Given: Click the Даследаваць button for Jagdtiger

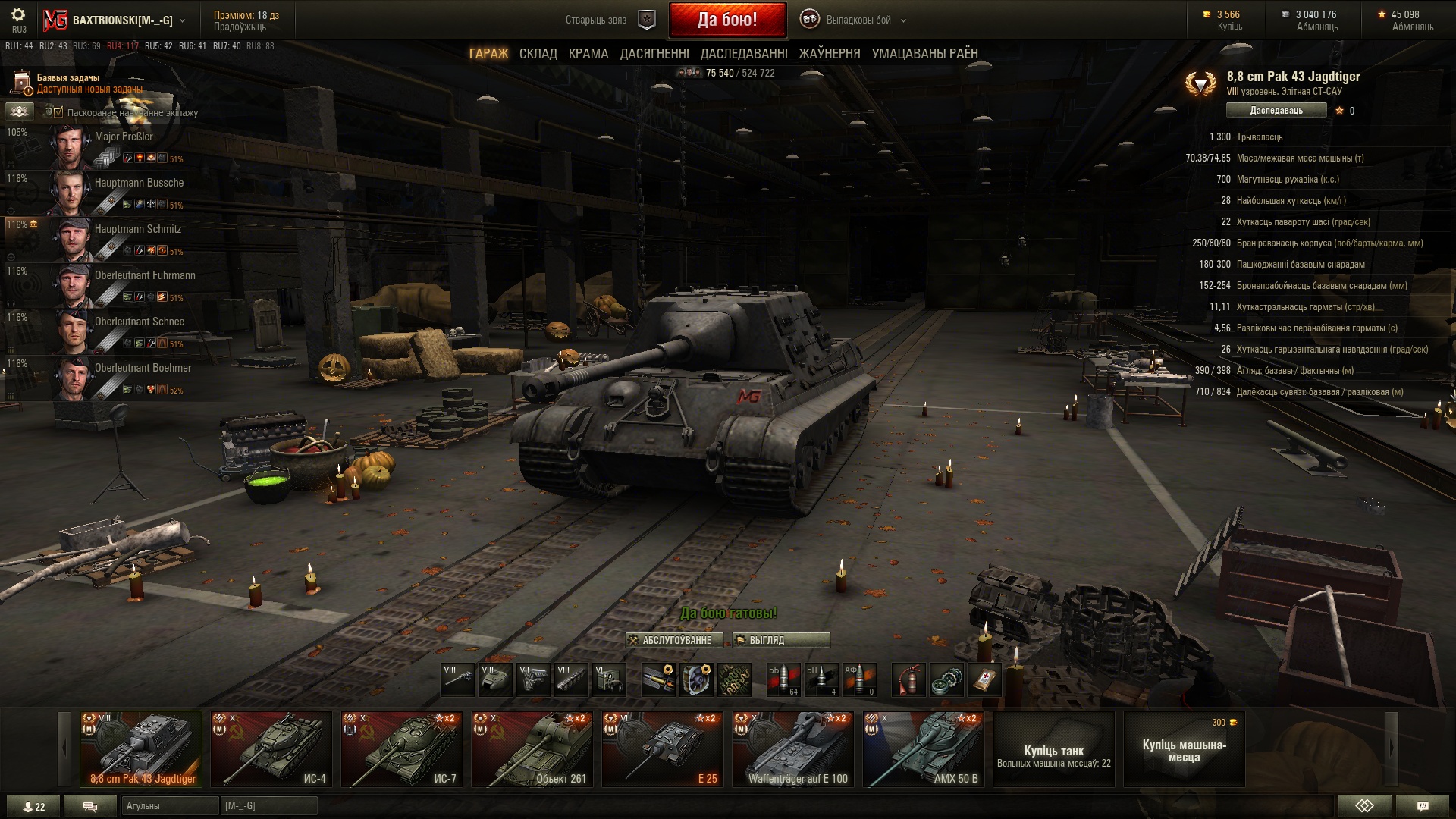Looking at the screenshot, I should tap(1276, 111).
